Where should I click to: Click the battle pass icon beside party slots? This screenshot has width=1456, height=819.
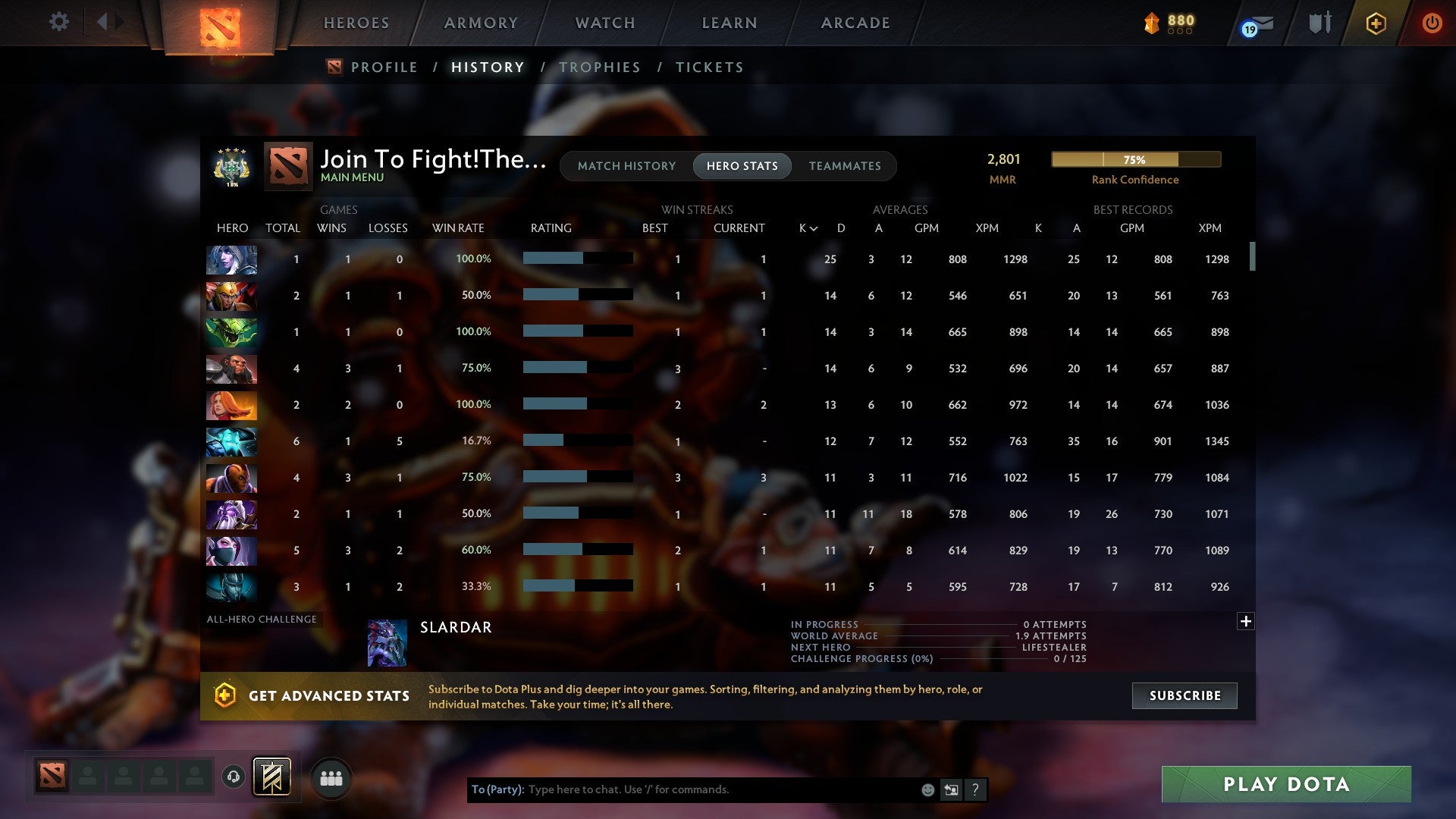(x=271, y=778)
